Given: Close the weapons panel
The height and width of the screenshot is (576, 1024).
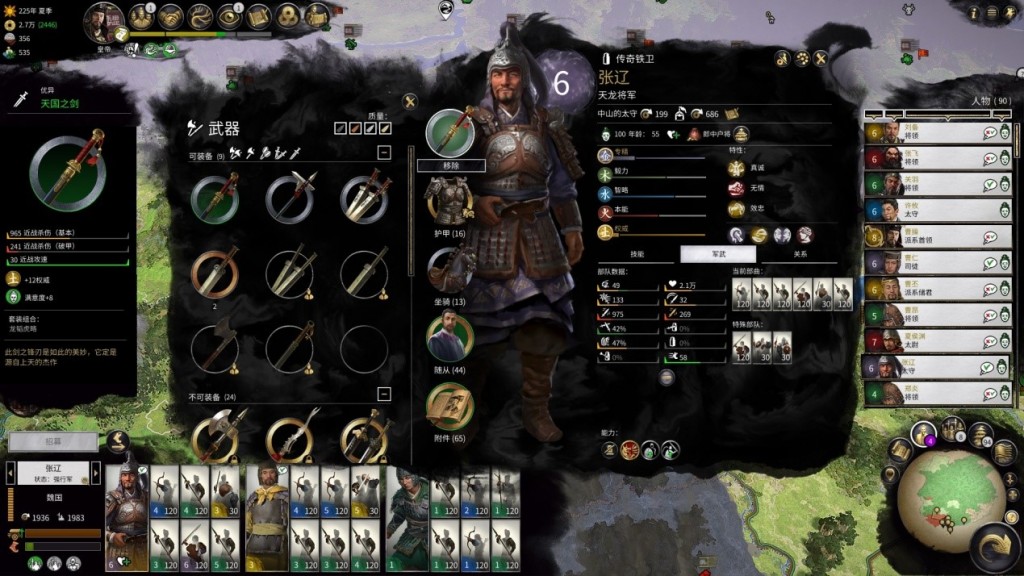Looking at the screenshot, I should [409, 101].
